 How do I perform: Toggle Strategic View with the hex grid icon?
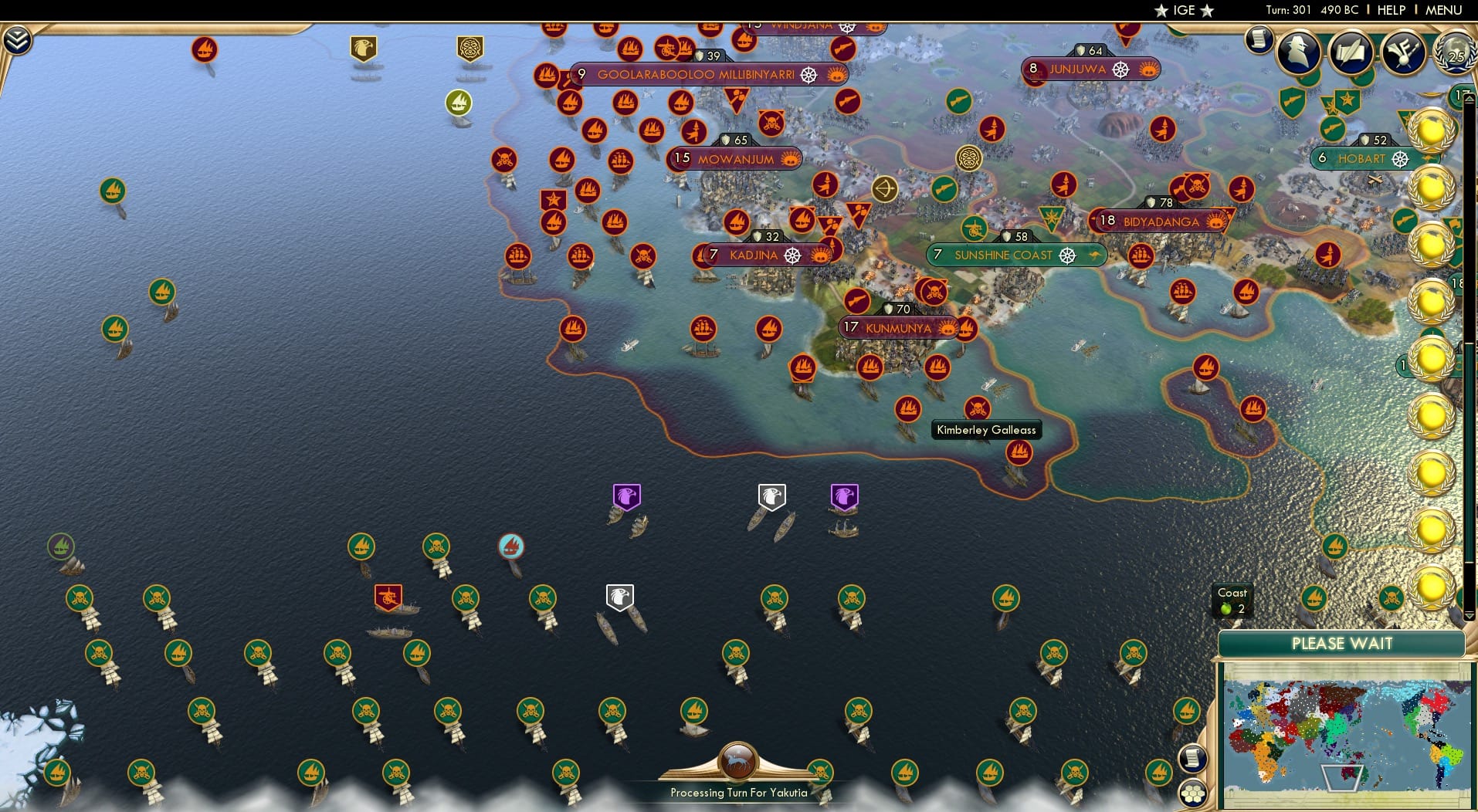(x=1194, y=793)
